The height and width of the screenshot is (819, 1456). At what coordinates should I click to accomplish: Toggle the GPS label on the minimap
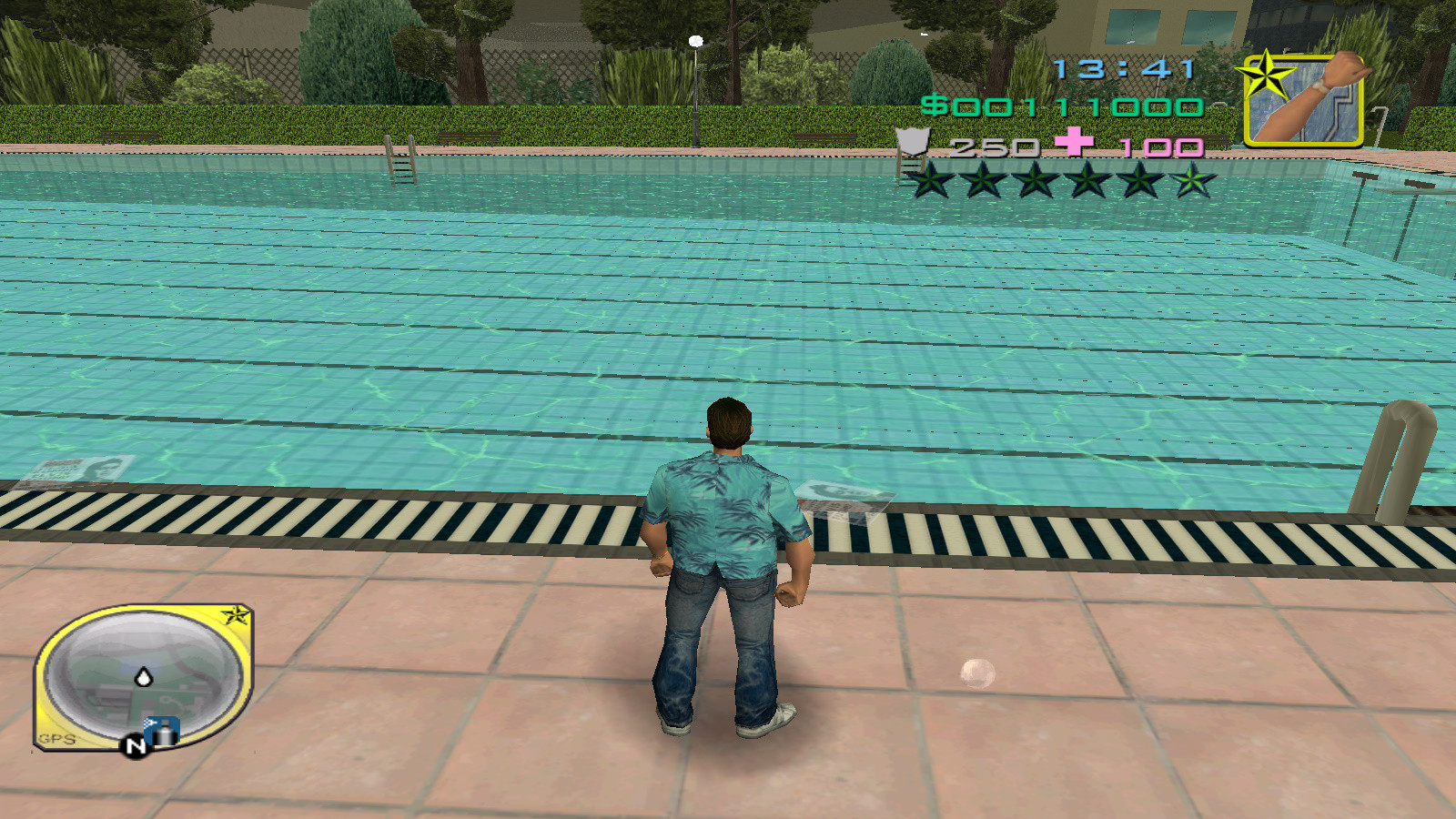[56, 738]
